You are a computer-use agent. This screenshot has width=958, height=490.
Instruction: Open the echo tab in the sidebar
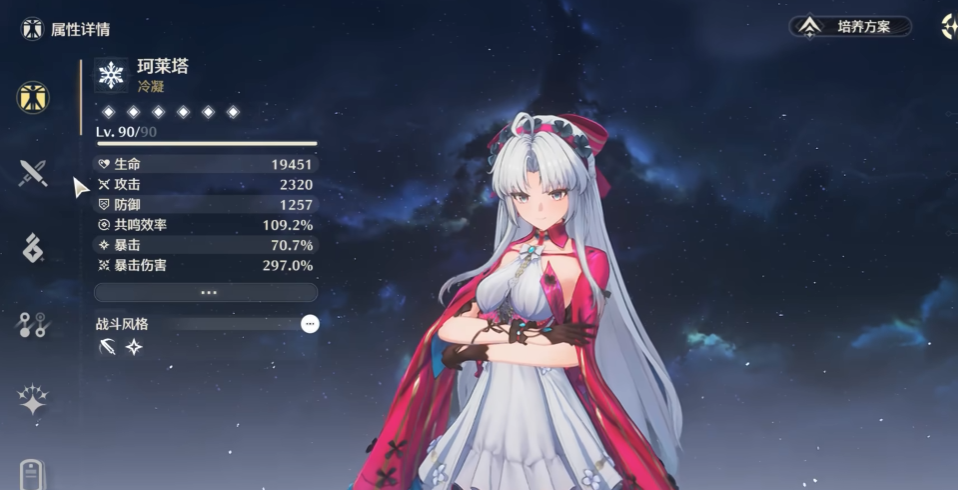[33, 248]
